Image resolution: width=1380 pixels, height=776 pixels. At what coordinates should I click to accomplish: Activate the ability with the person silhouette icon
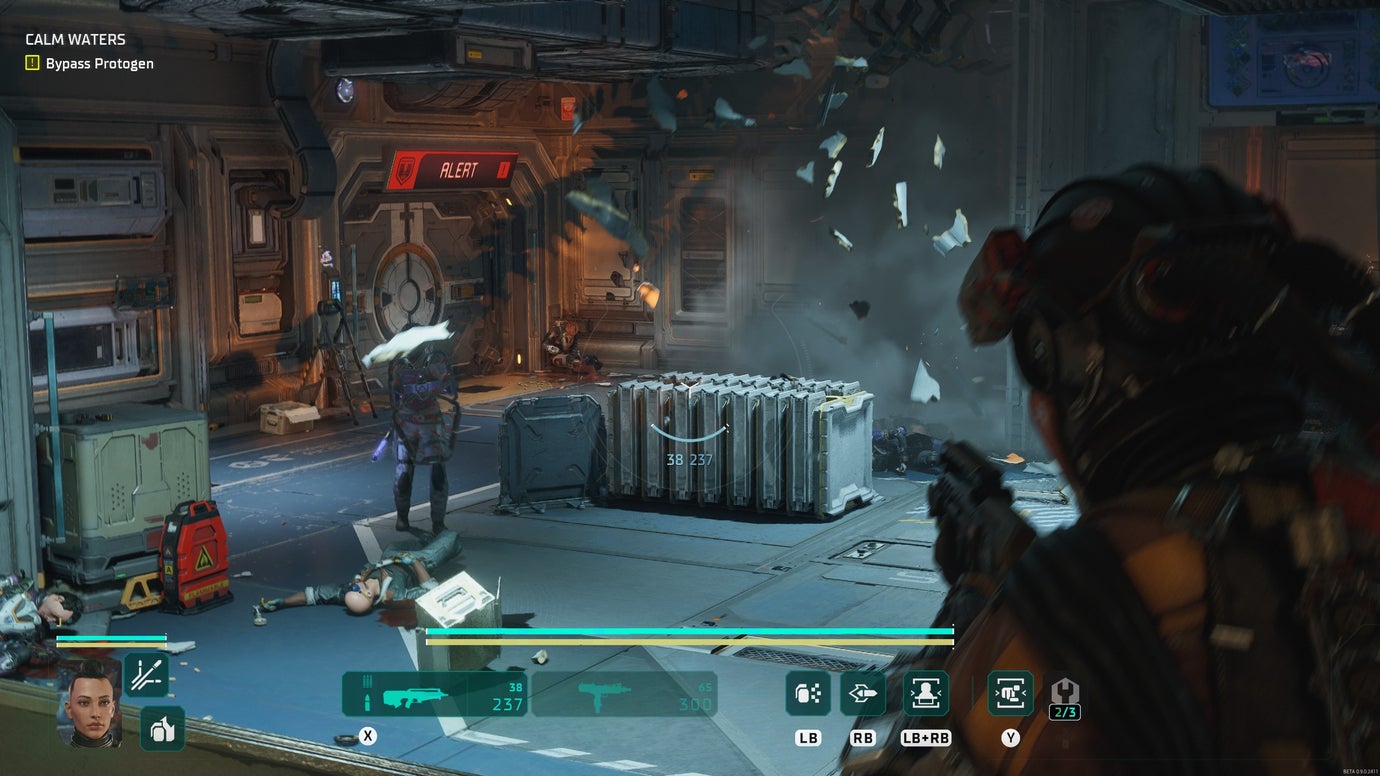point(926,693)
